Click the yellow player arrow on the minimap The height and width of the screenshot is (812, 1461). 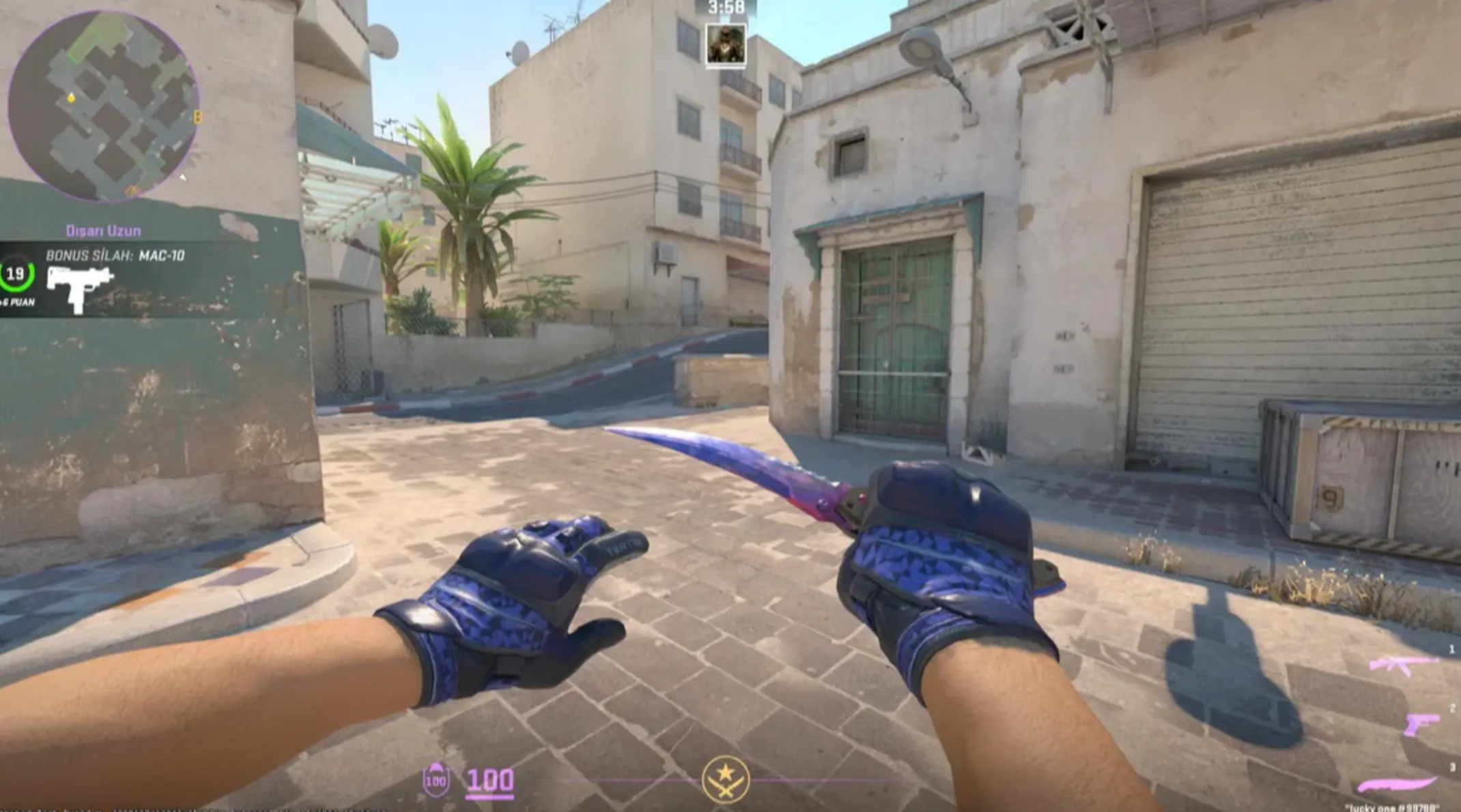tap(72, 99)
